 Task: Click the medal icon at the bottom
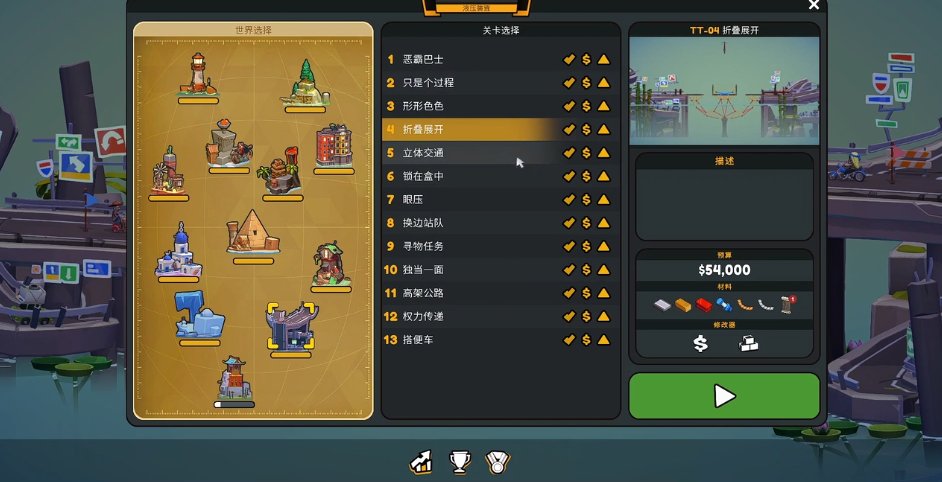(497, 462)
